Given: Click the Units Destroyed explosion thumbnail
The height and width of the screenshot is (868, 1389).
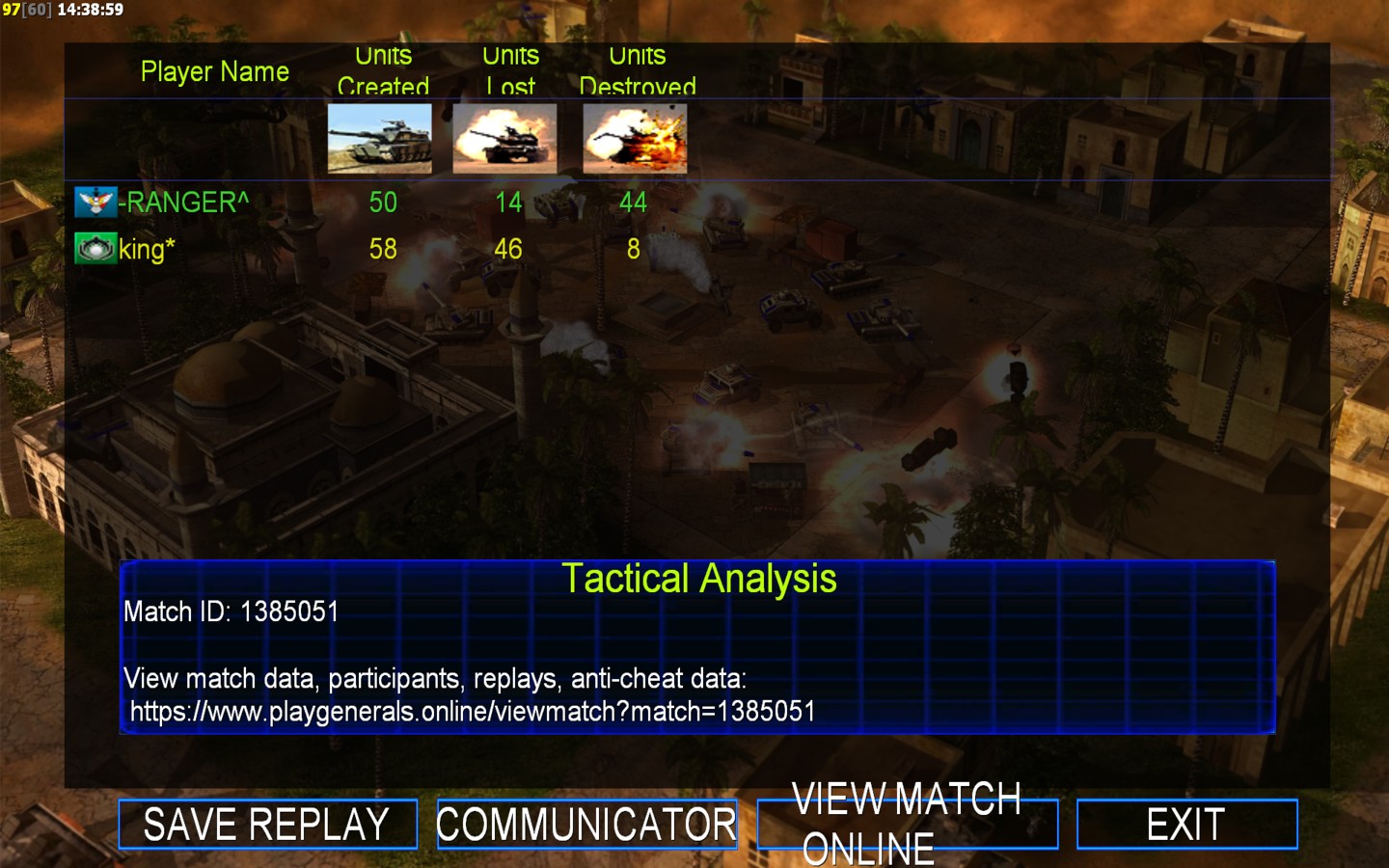Looking at the screenshot, I should click(x=635, y=139).
